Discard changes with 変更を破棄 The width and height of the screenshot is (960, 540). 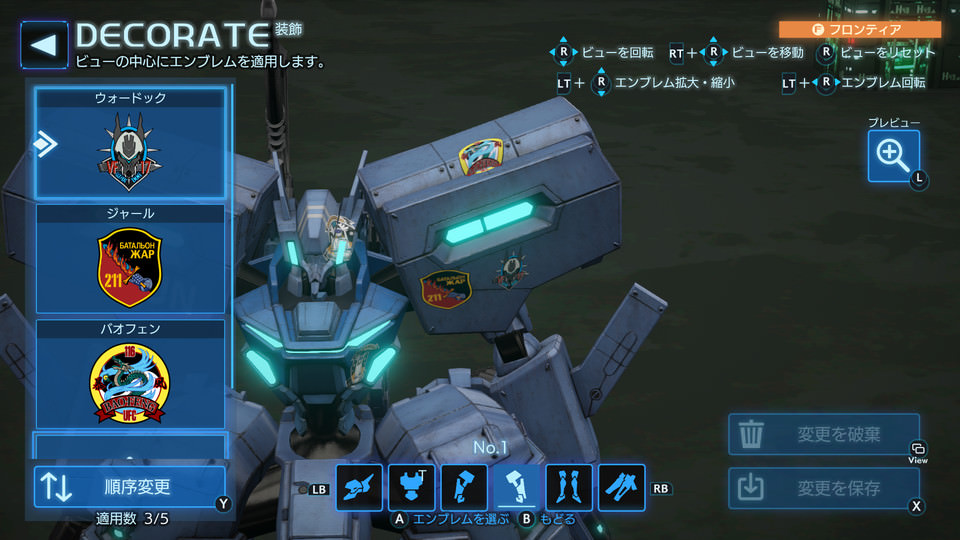tap(823, 434)
